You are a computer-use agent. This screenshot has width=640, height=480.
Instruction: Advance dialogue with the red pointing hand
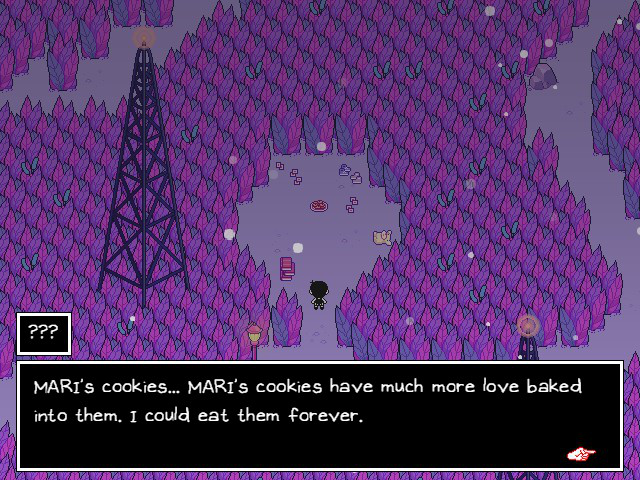(x=581, y=454)
